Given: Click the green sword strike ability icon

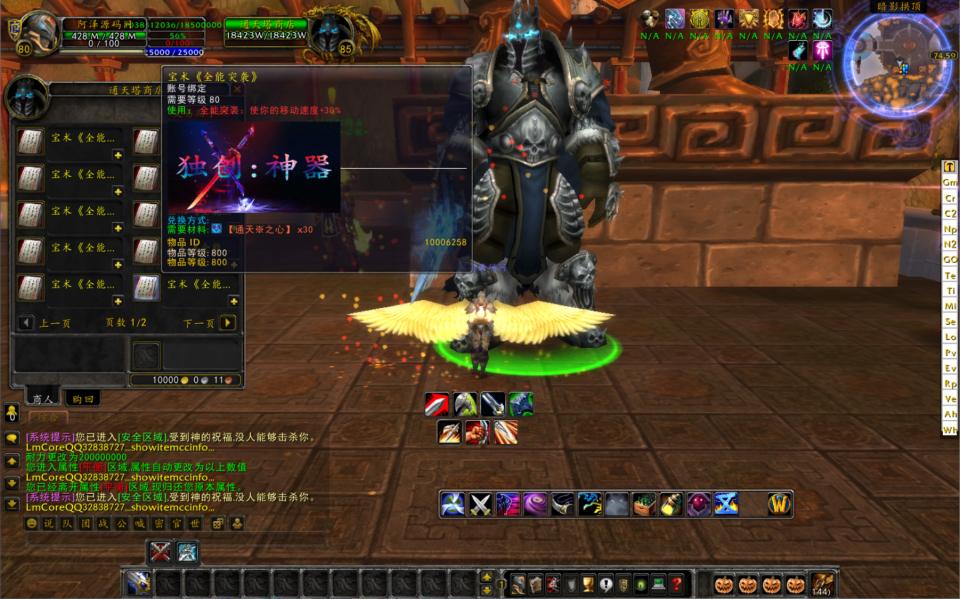Looking at the screenshot, I should click(466, 405).
